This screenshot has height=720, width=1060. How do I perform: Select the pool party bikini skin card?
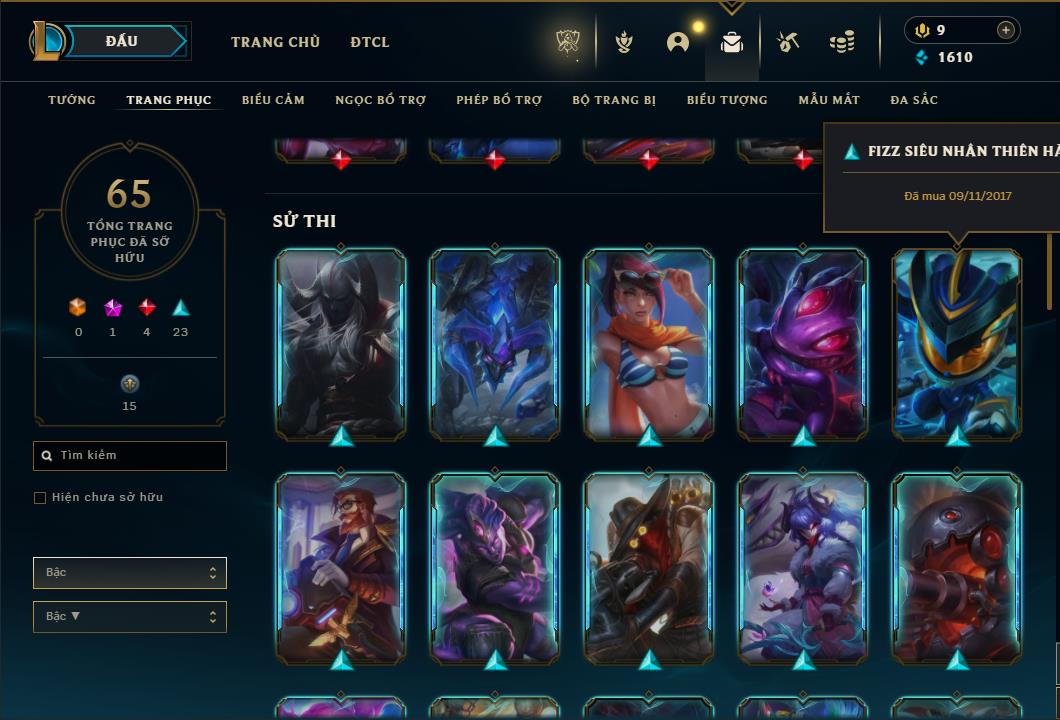[649, 344]
